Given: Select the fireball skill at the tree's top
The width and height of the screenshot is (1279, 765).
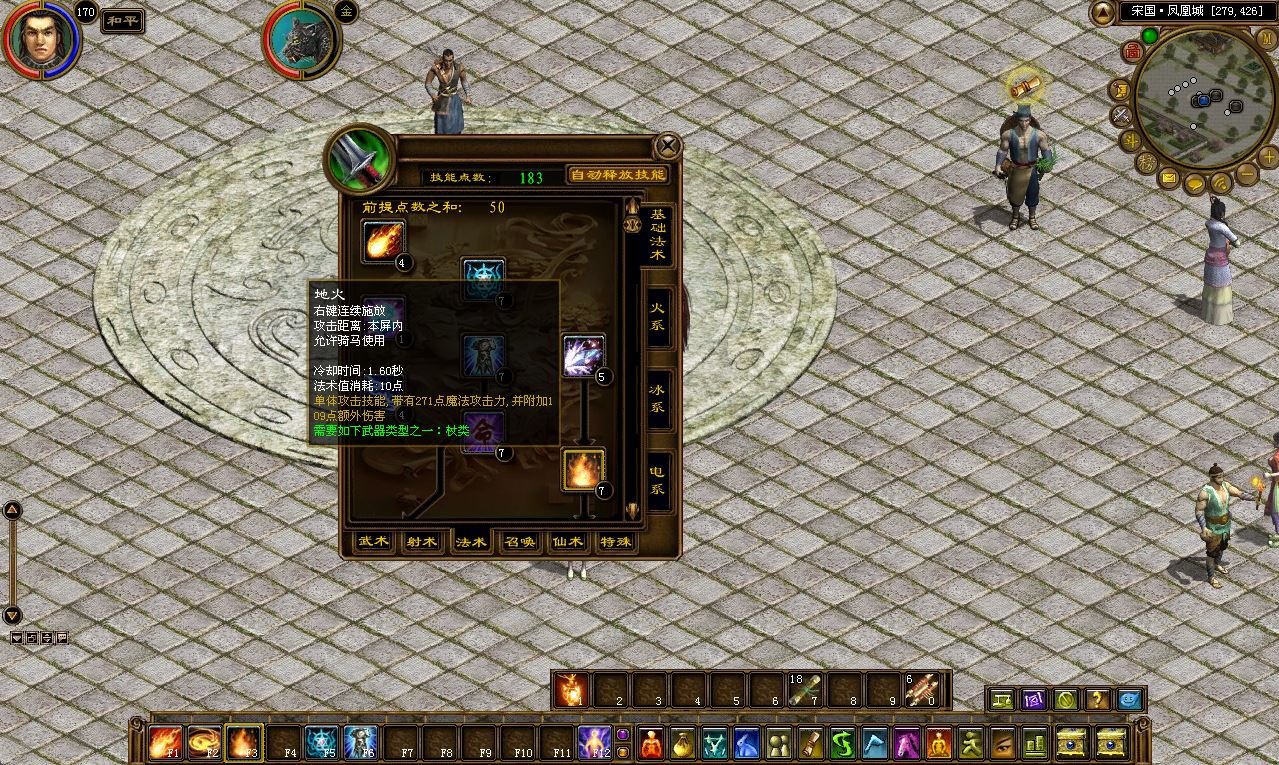Looking at the screenshot, I should [x=383, y=241].
